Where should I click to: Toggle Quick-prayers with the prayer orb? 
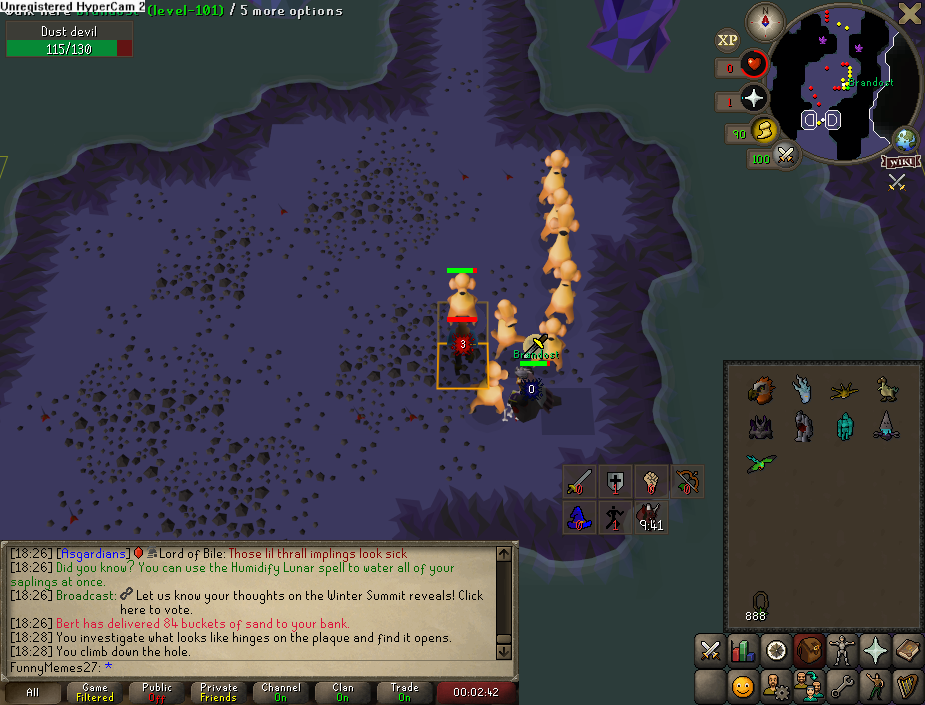click(x=753, y=99)
